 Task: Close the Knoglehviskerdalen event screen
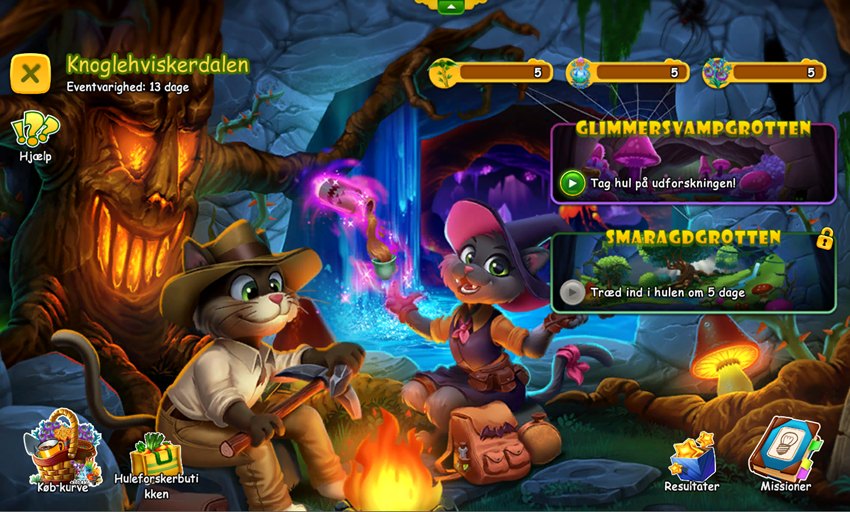[x=30, y=73]
